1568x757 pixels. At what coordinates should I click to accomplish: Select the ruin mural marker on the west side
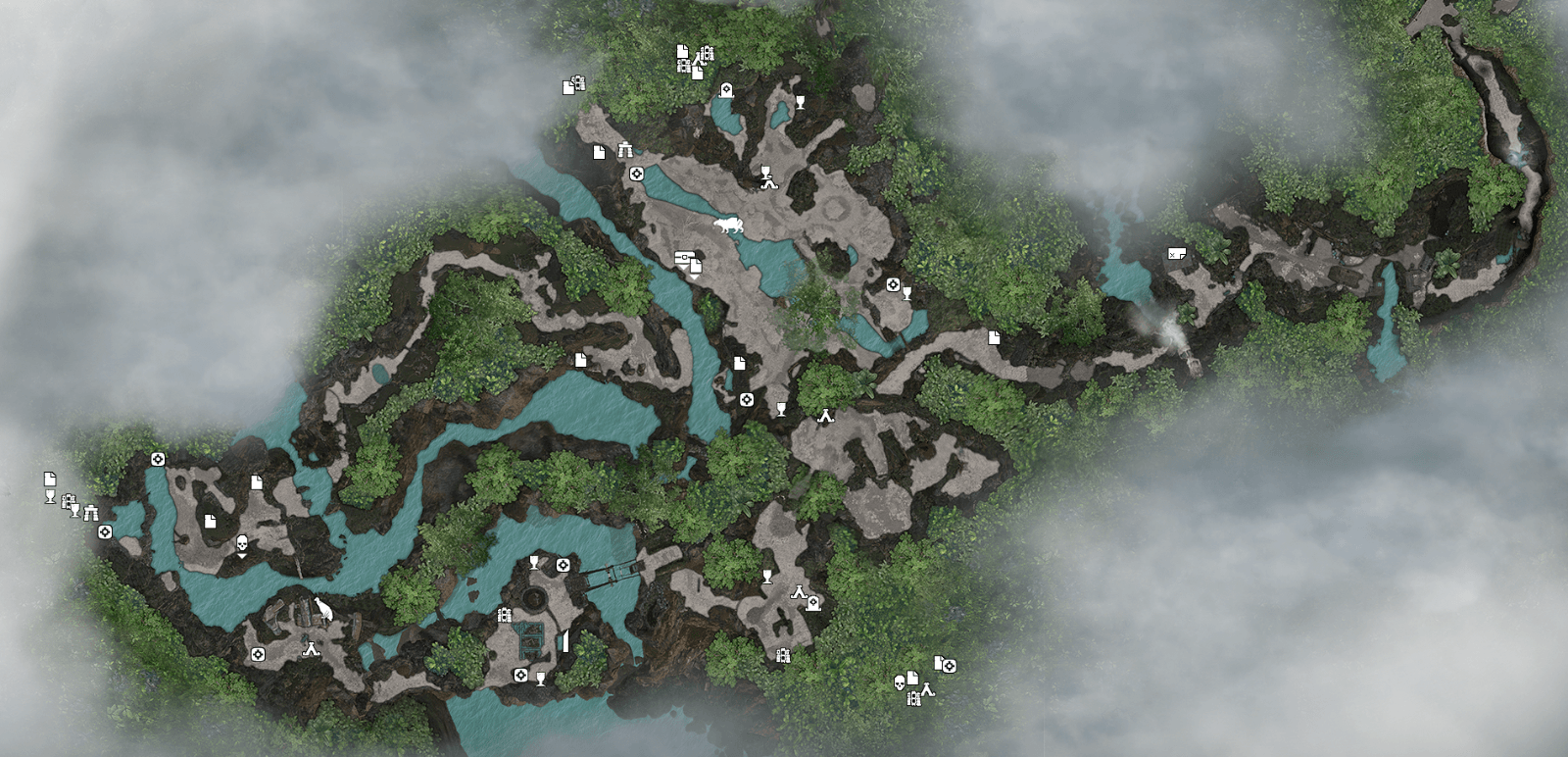coord(91,511)
